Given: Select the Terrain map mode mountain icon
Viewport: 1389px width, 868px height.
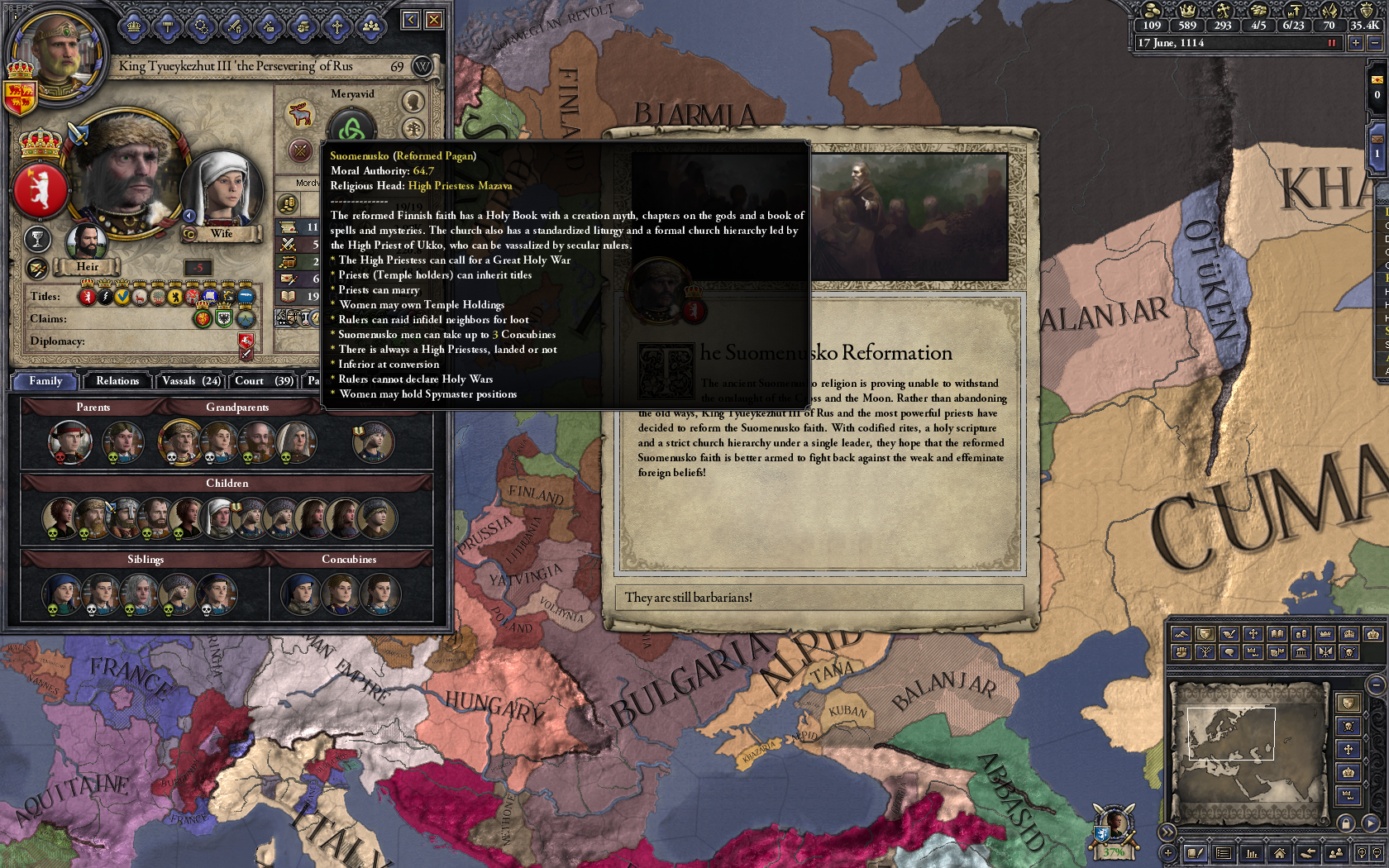Looking at the screenshot, I should (1181, 635).
